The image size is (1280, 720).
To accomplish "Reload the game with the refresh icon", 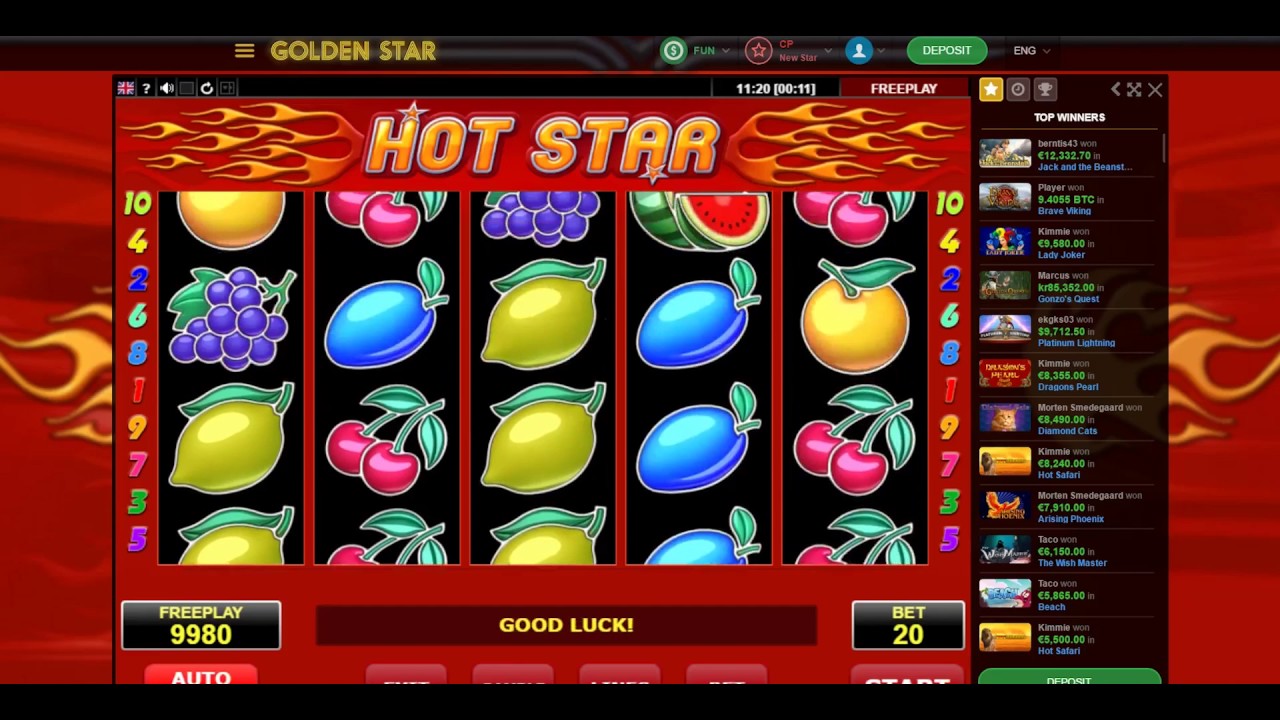I will pyautogui.click(x=207, y=88).
